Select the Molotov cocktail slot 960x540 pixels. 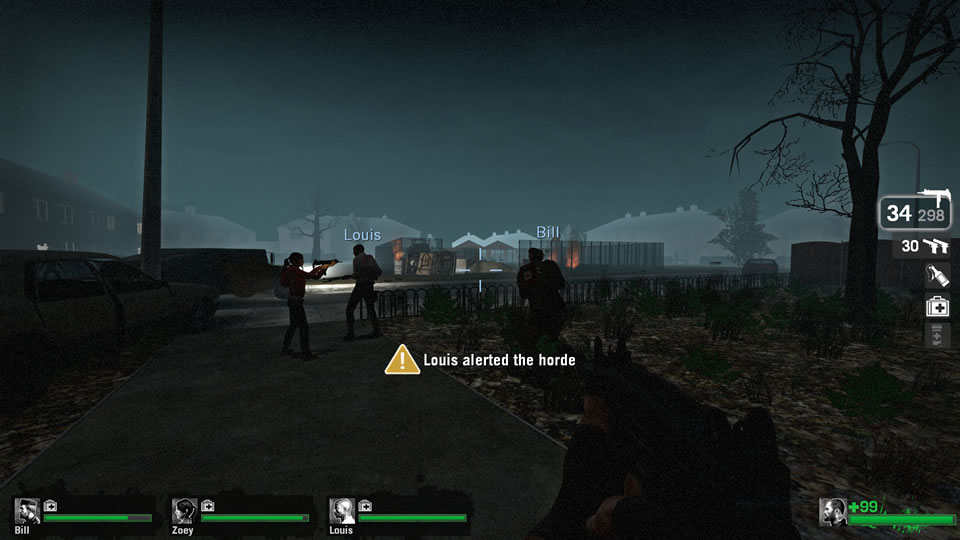point(937,276)
